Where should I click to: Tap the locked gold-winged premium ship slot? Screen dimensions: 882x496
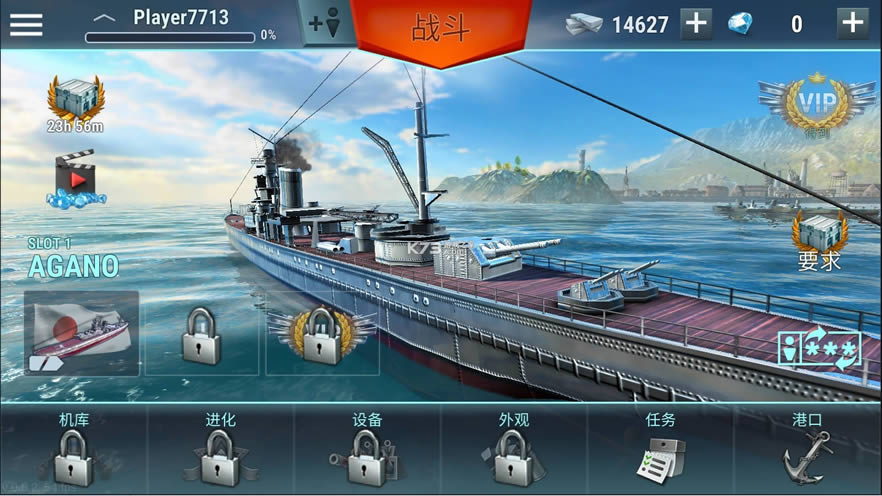coord(322,333)
